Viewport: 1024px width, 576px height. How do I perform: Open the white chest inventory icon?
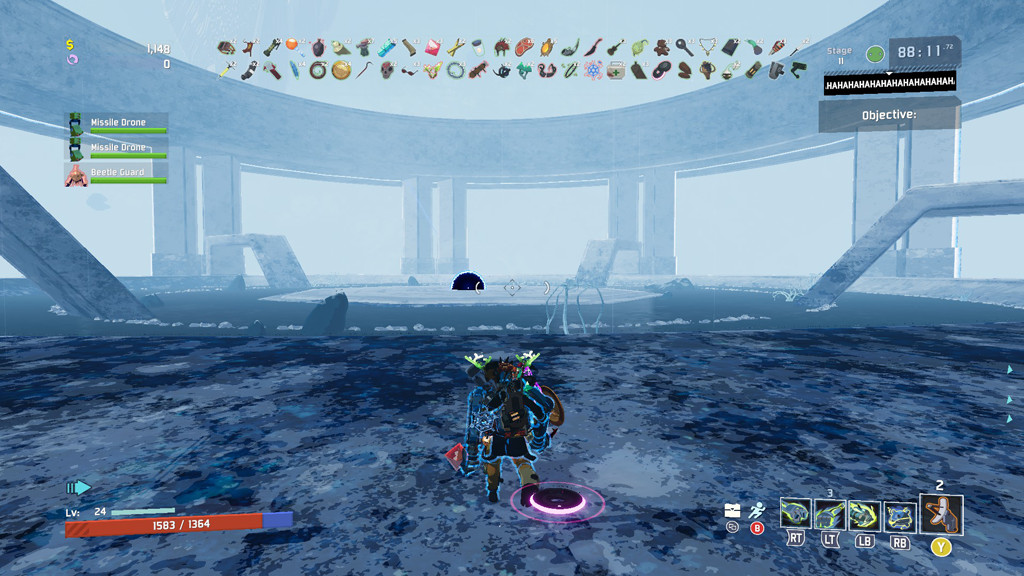[733, 510]
